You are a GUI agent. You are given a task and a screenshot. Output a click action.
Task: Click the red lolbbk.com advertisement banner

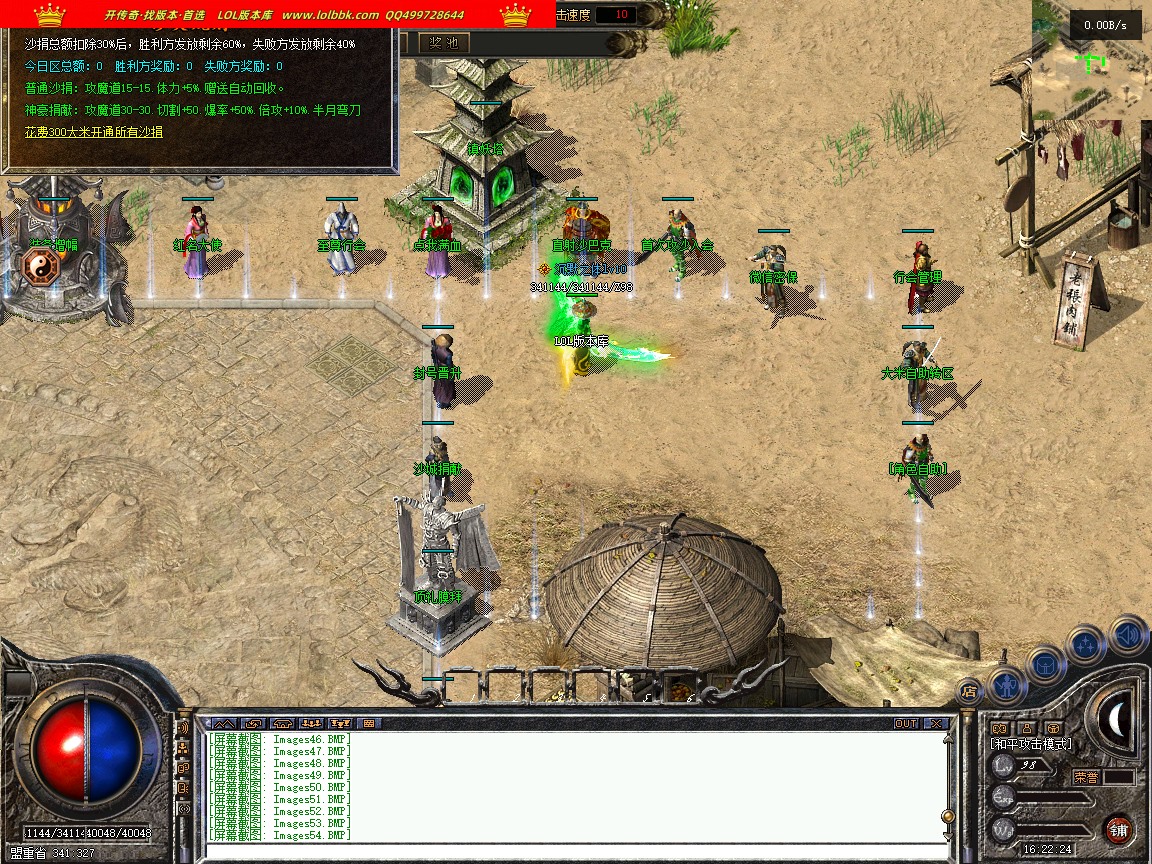pos(277,15)
